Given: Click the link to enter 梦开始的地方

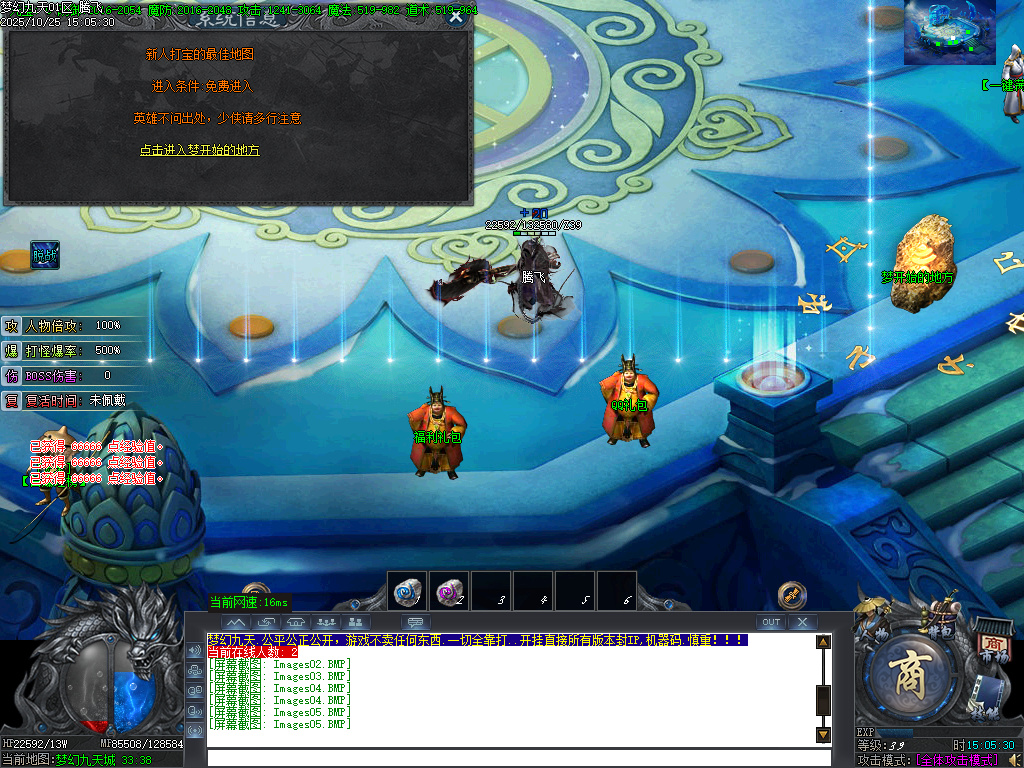Looking at the screenshot, I should (x=199, y=150).
